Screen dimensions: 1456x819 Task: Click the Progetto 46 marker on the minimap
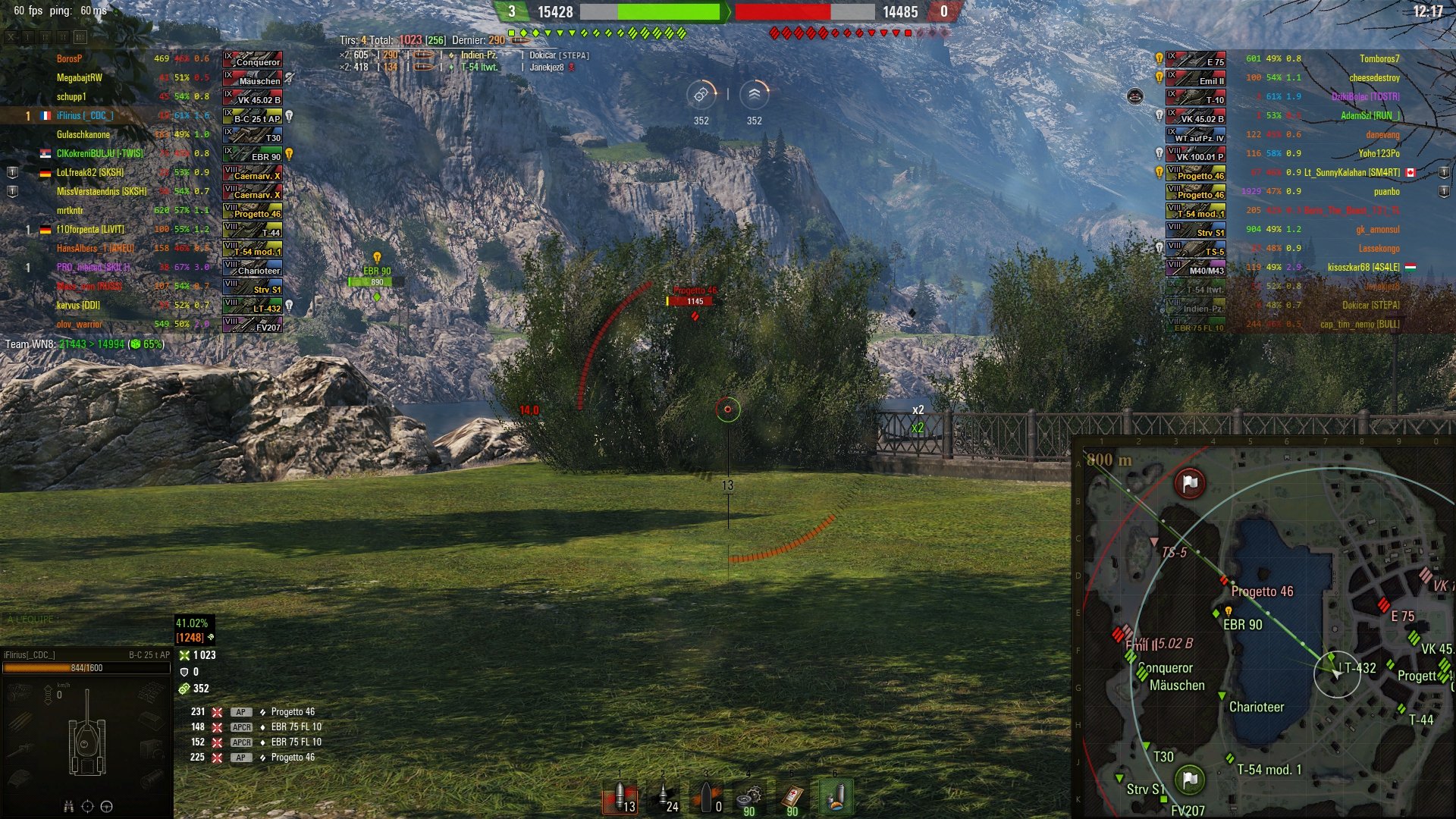1223,581
